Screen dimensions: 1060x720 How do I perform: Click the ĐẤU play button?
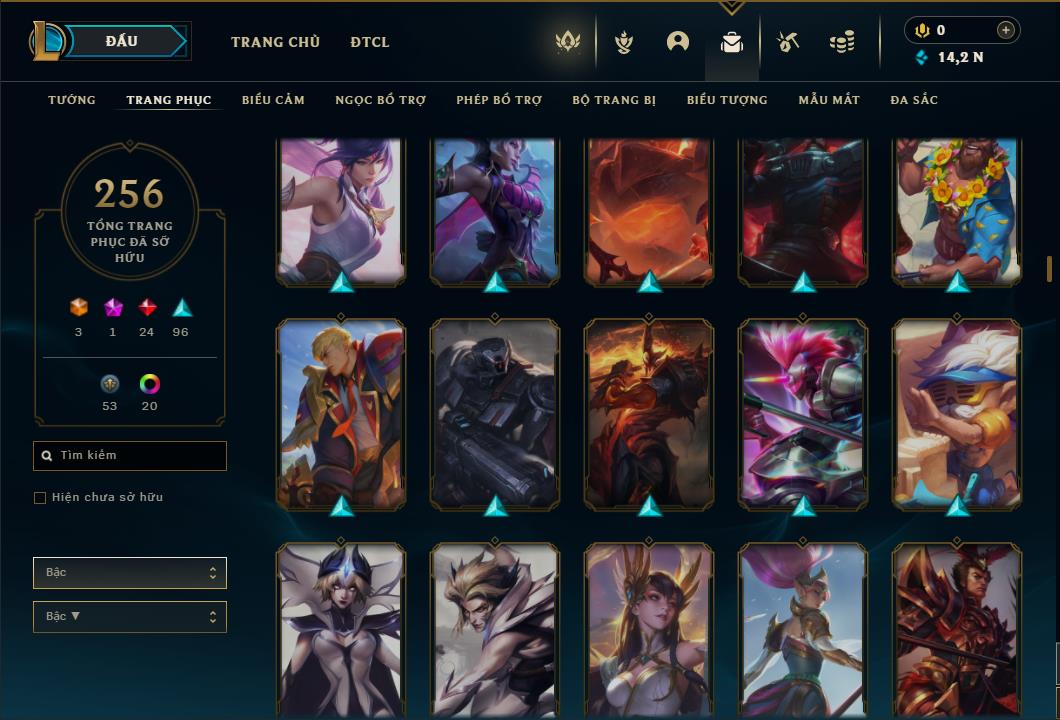pos(122,41)
